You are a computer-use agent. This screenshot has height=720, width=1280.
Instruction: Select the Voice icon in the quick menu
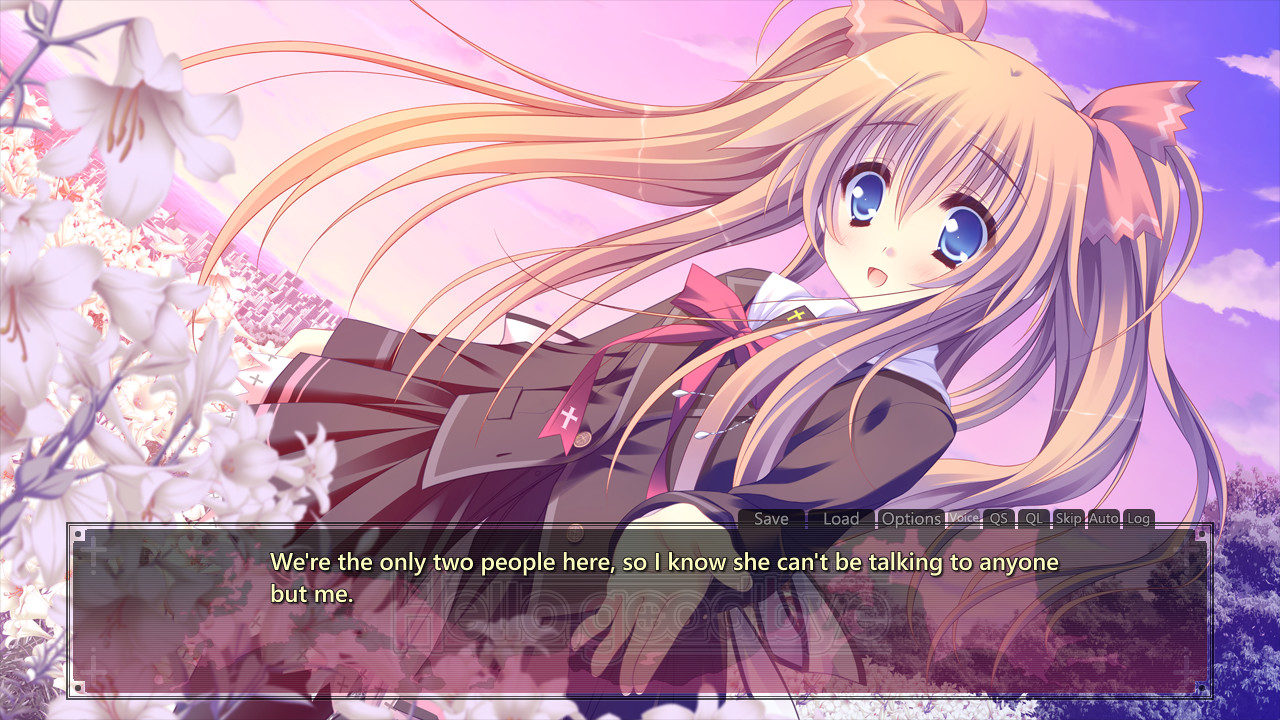tap(962, 518)
